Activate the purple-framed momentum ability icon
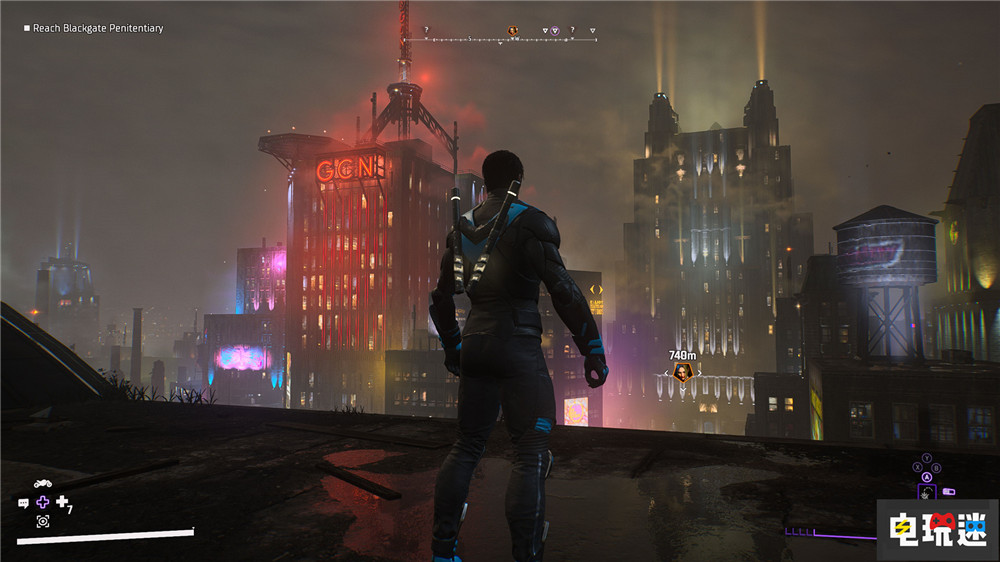Image resolution: width=1000 pixels, height=562 pixels. (927, 492)
